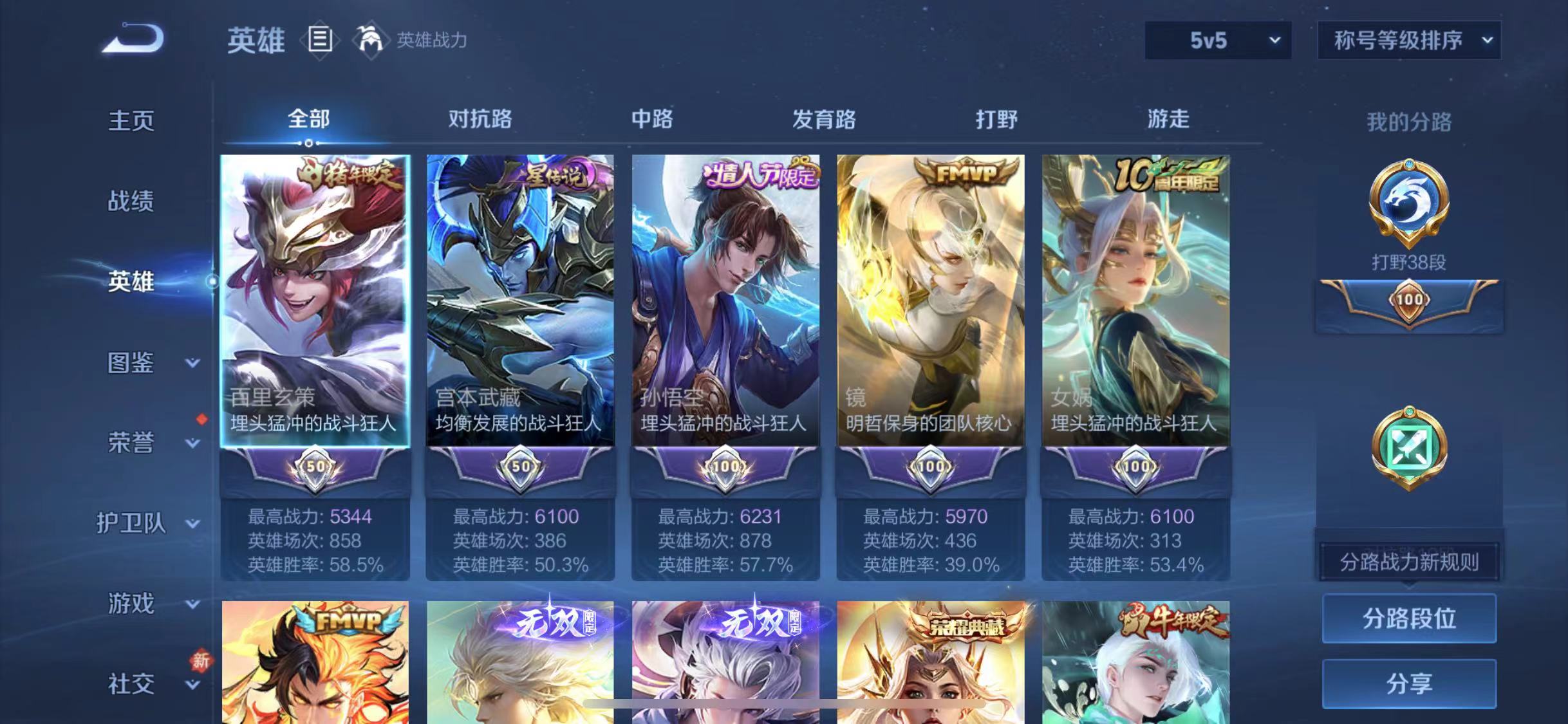Open the hero list document icon beside 英雄 title
Viewport: 1568px width, 724px height.
tap(320, 40)
